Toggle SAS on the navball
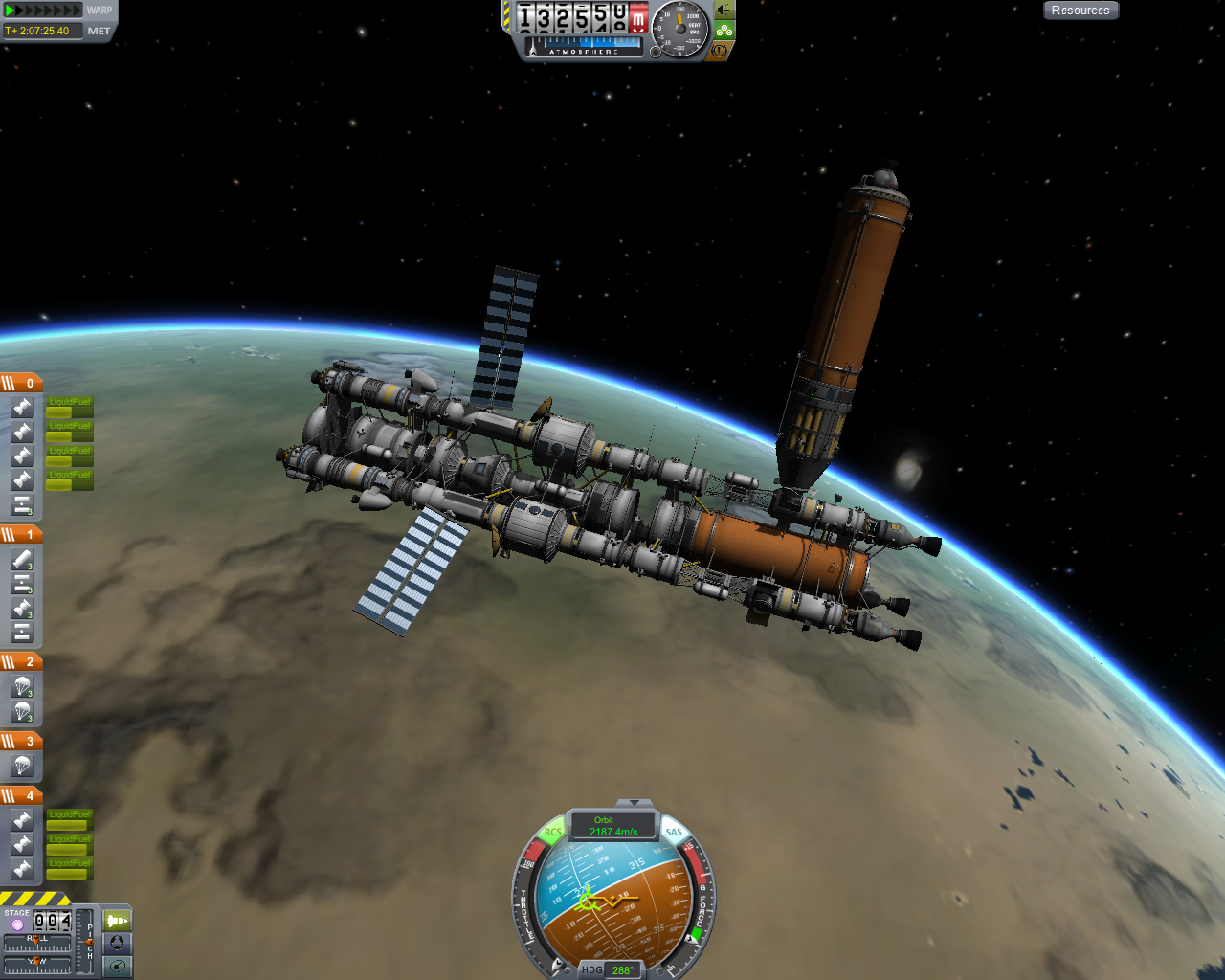This screenshot has width=1225, height=980. (x=674, y=833)
